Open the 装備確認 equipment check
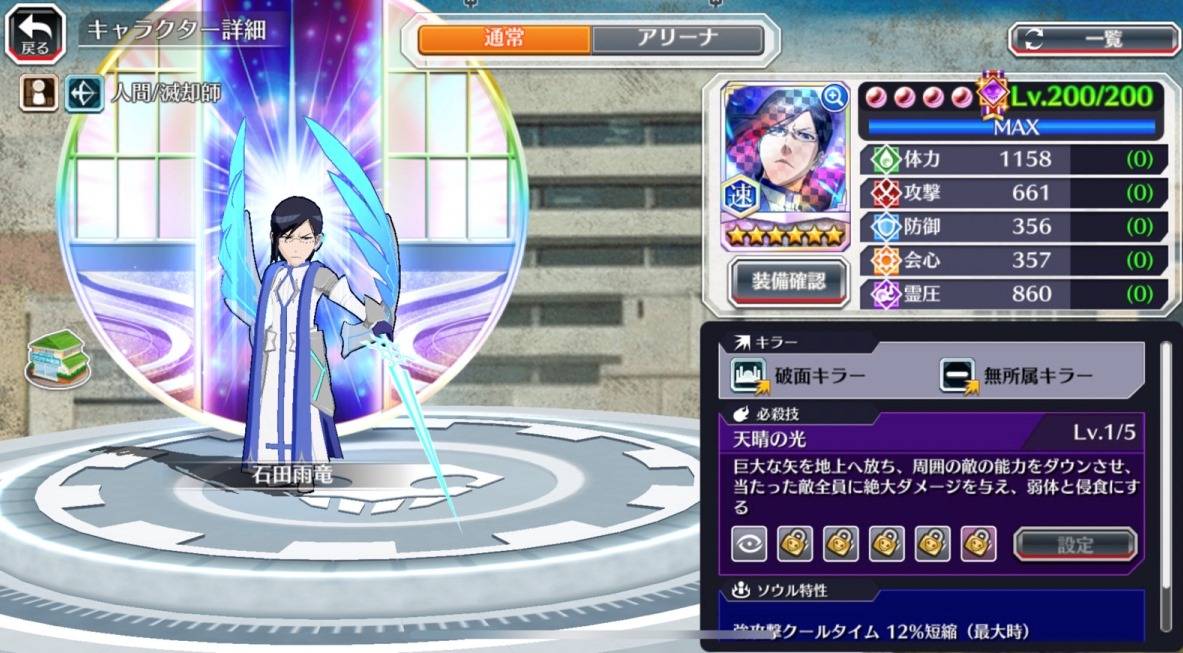 (789, 281)
